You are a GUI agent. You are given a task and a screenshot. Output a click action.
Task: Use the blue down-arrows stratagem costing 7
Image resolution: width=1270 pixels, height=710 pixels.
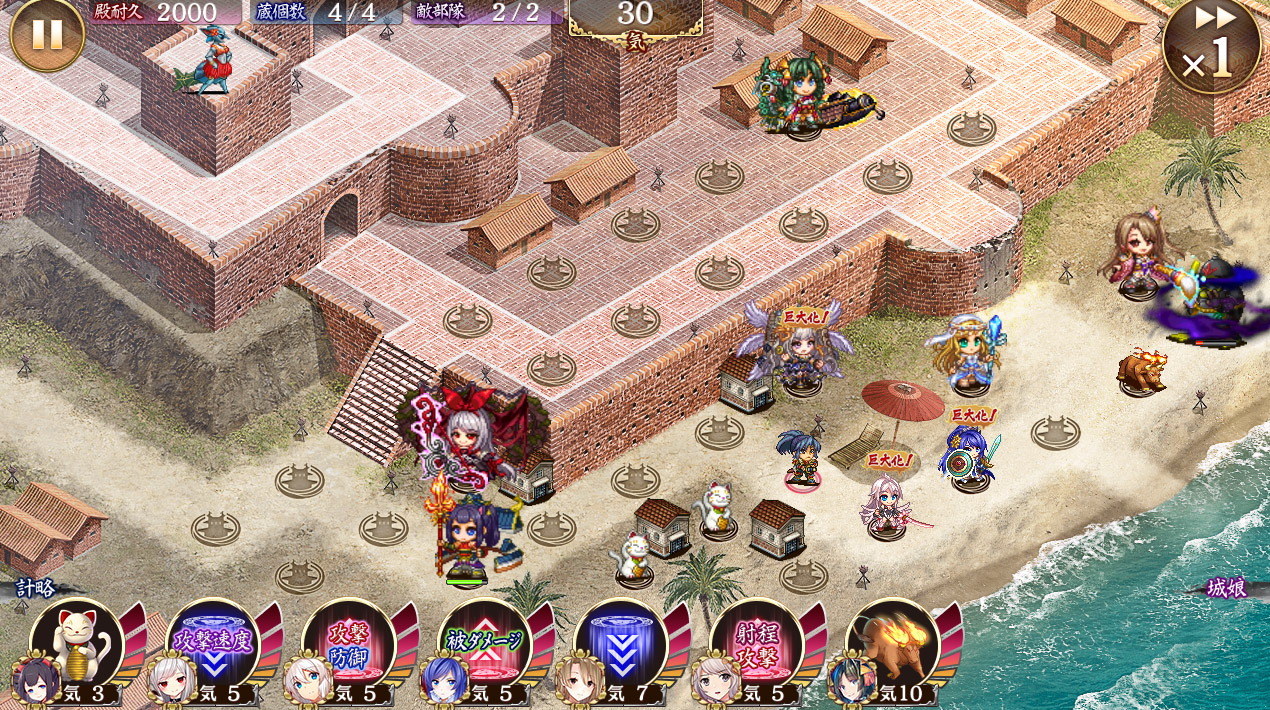click(621, 645)
